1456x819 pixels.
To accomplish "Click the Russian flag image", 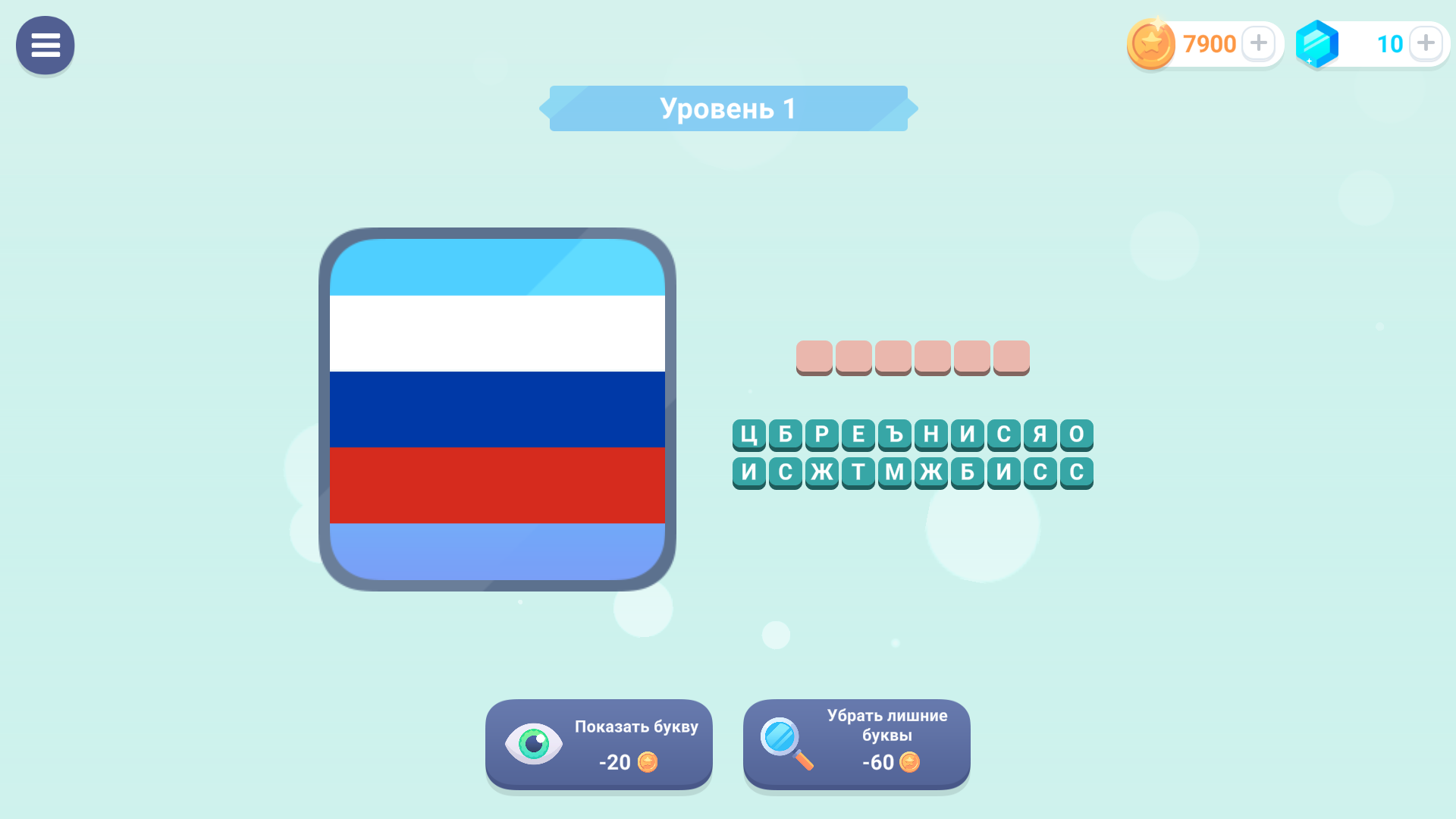I will [497, 409].
